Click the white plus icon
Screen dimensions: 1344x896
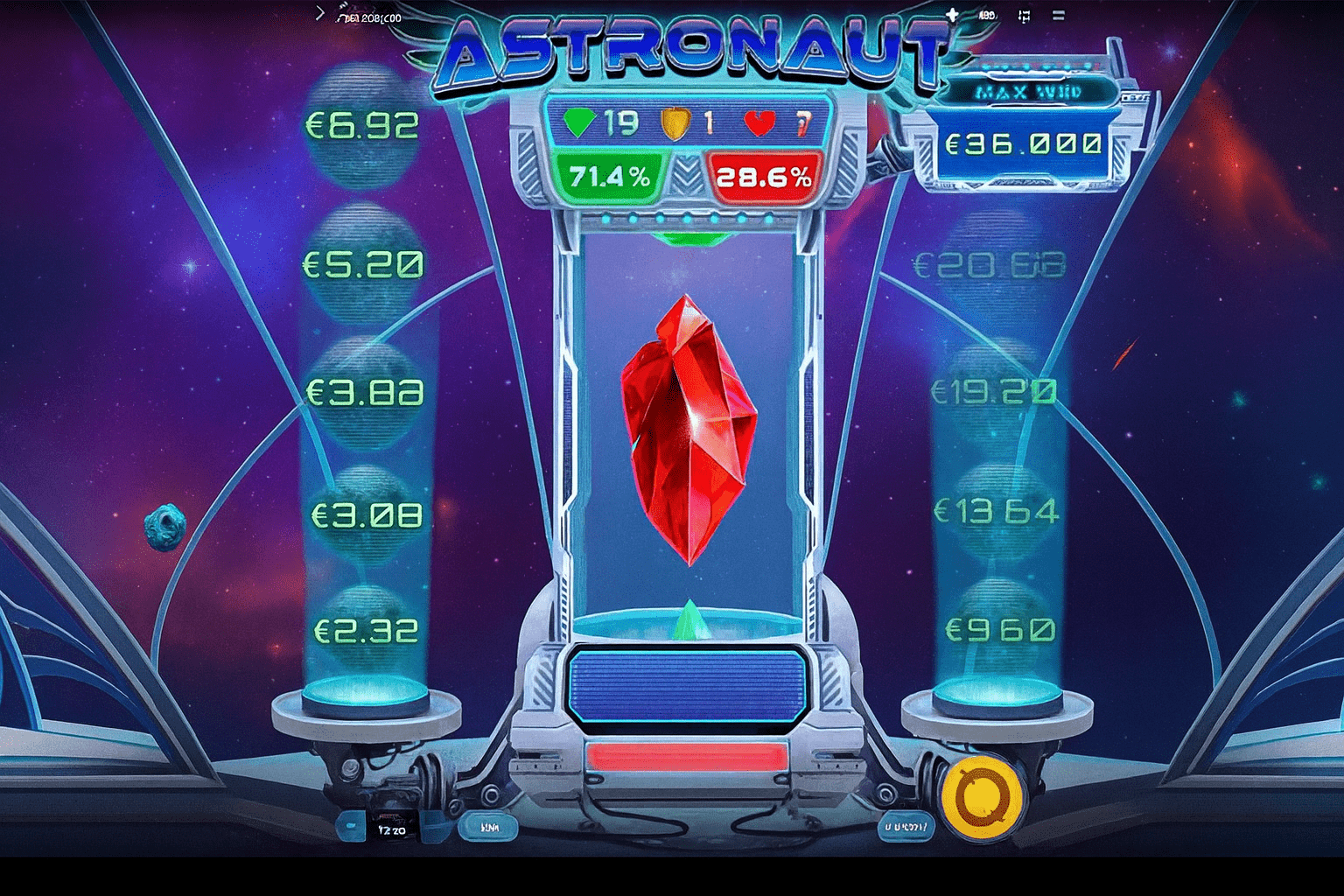(x=952, y=15)
